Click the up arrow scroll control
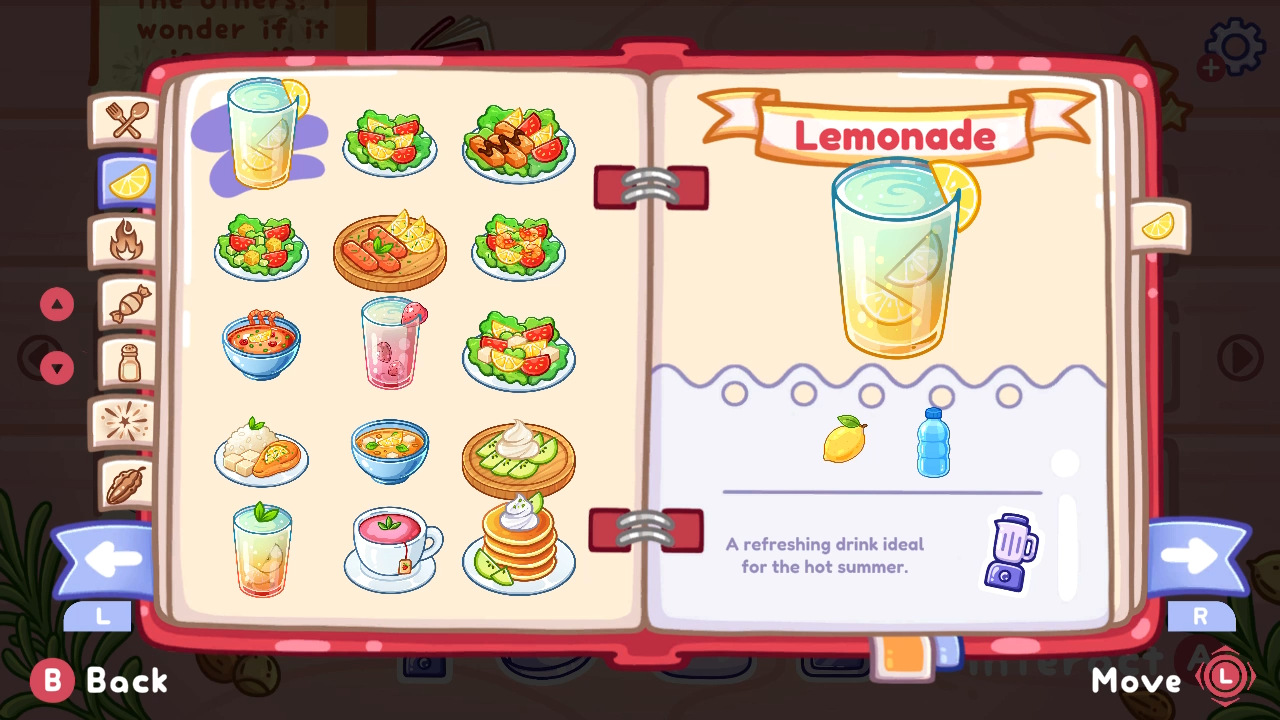This screenshot has height=720, width=1280. click(56, 305)
